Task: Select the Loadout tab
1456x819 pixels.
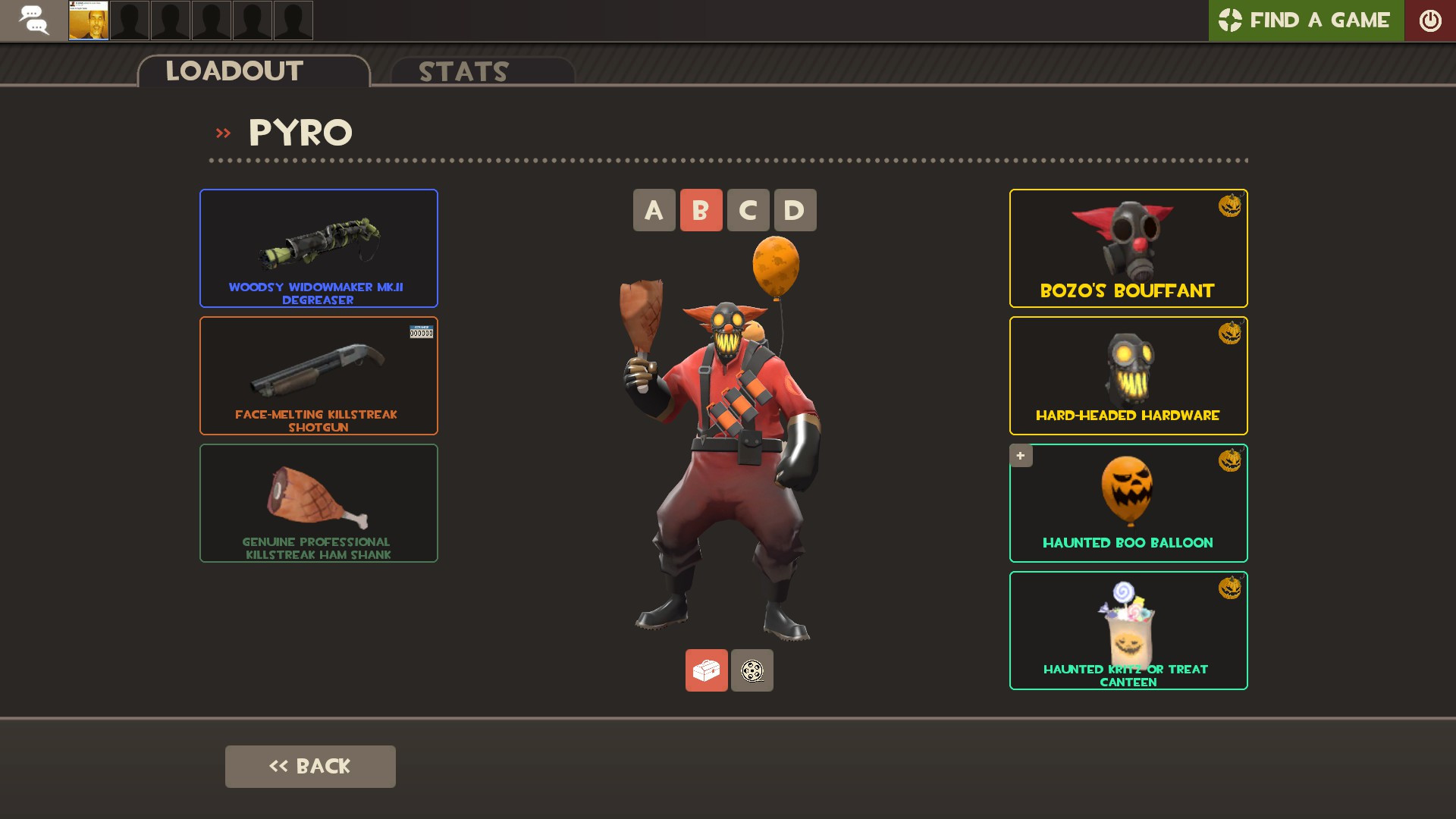Action: [x=253, y=71]
